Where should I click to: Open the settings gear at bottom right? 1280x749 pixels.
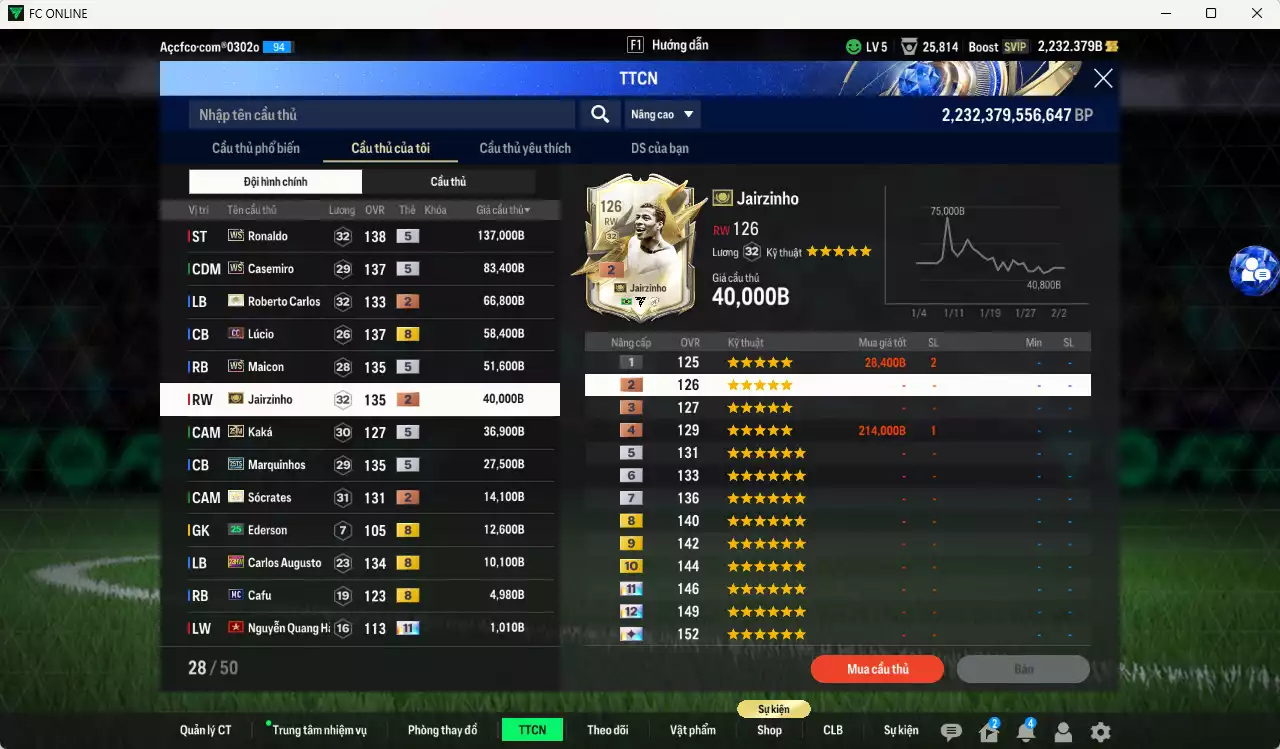point(1100,731)
